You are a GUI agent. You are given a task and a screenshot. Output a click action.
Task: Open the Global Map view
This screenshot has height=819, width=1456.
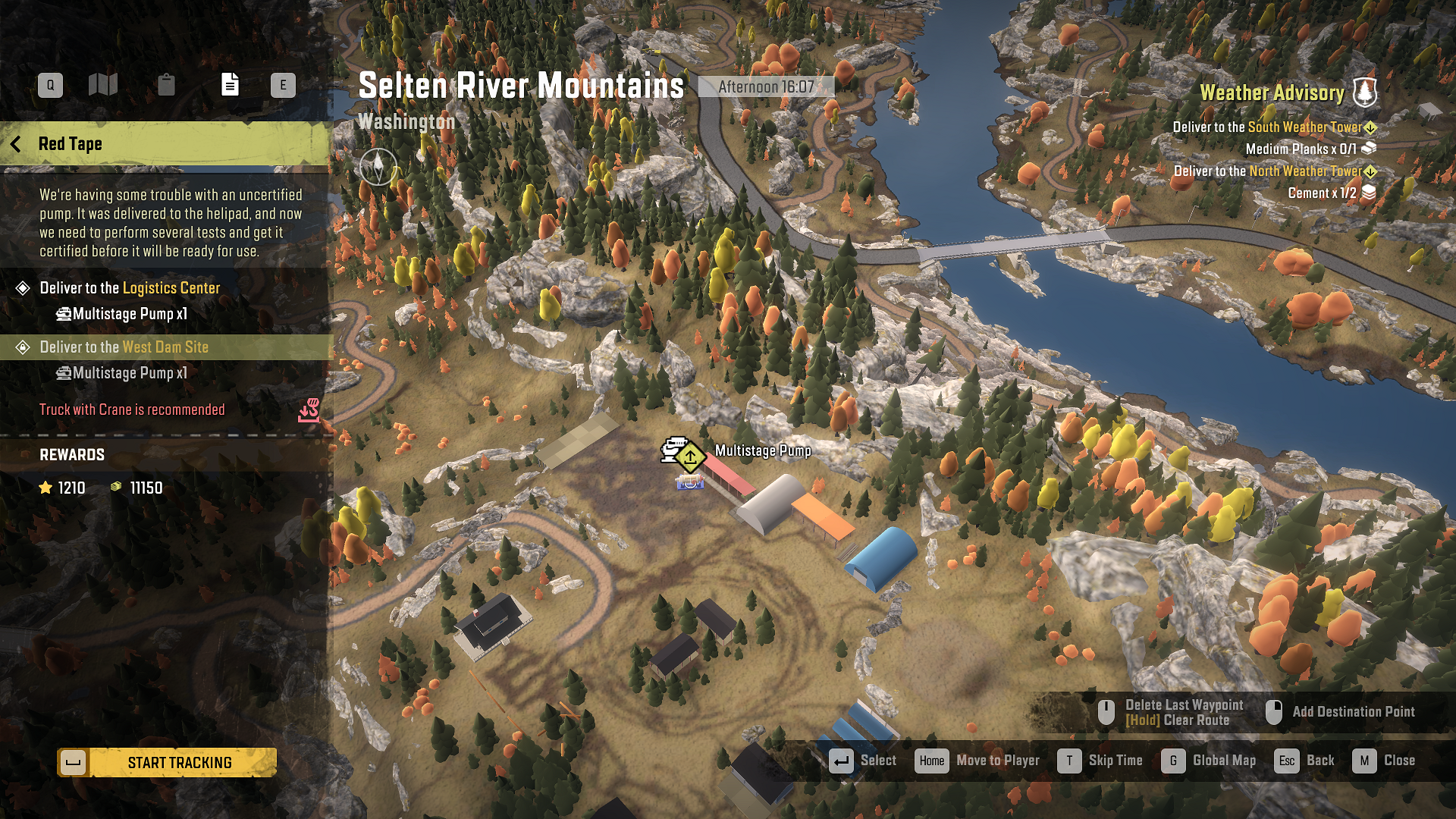[1208, 761]
